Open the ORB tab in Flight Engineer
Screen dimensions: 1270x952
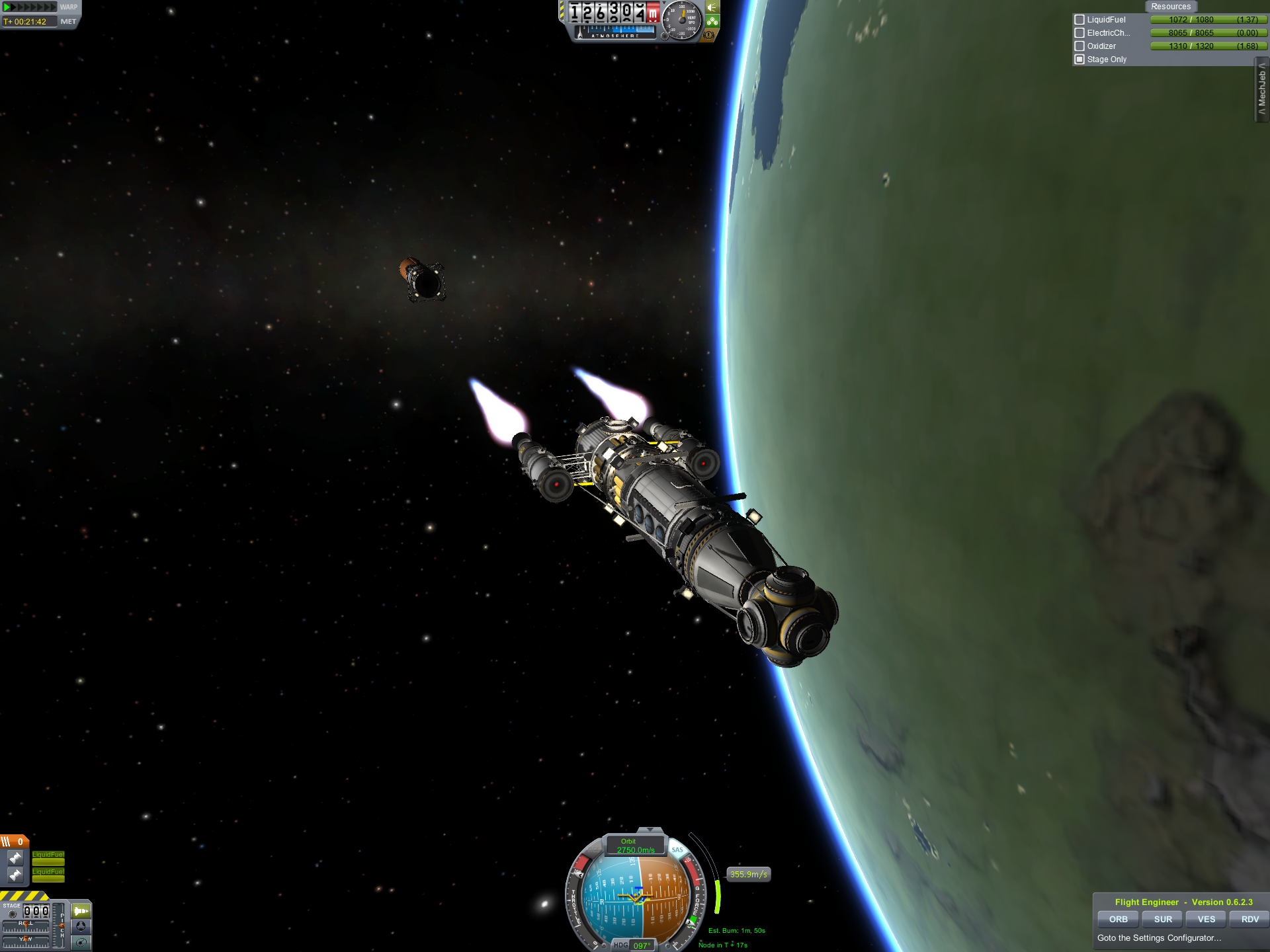coord(1118,919)
